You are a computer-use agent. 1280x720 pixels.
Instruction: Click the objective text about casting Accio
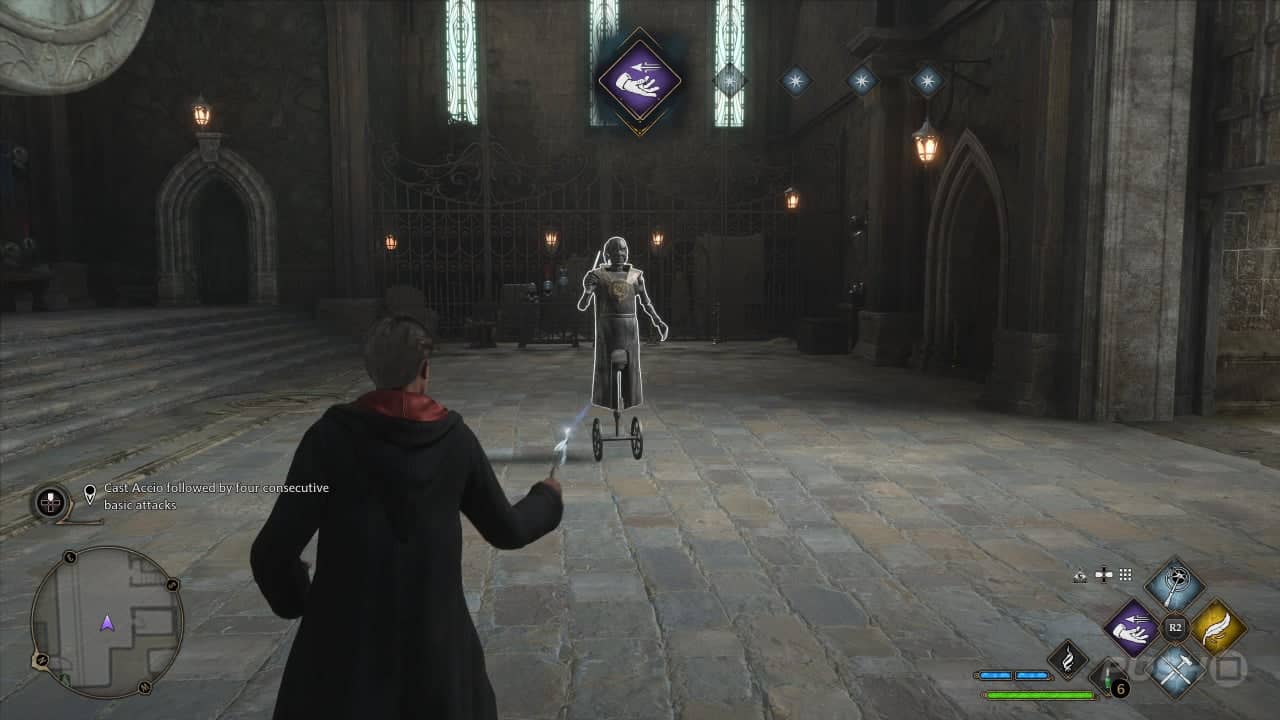[214, 496]
